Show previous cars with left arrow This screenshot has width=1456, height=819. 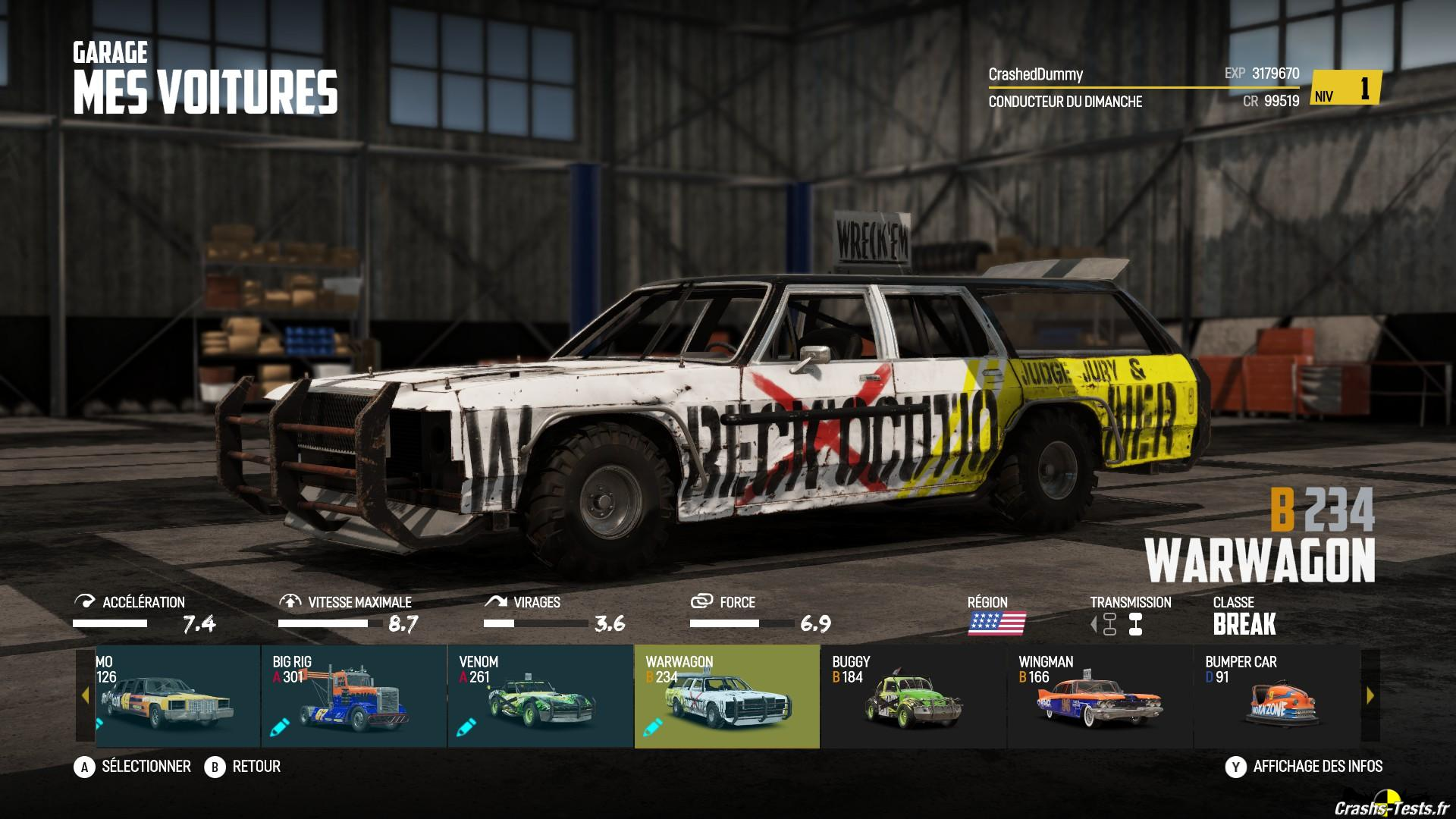[x=85, y=695]
